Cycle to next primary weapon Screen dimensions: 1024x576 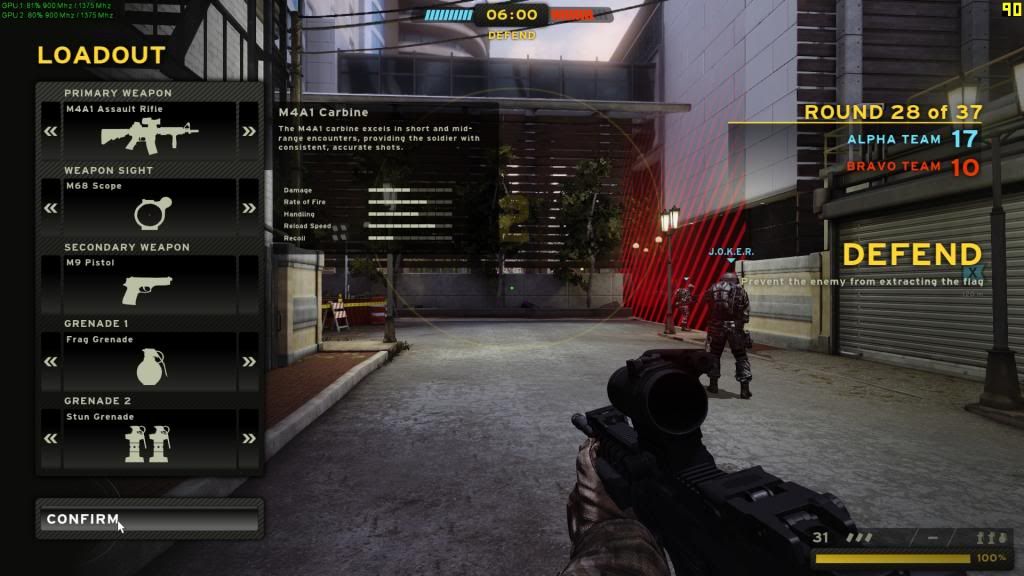pyautogui.click(x=248, y=132)
